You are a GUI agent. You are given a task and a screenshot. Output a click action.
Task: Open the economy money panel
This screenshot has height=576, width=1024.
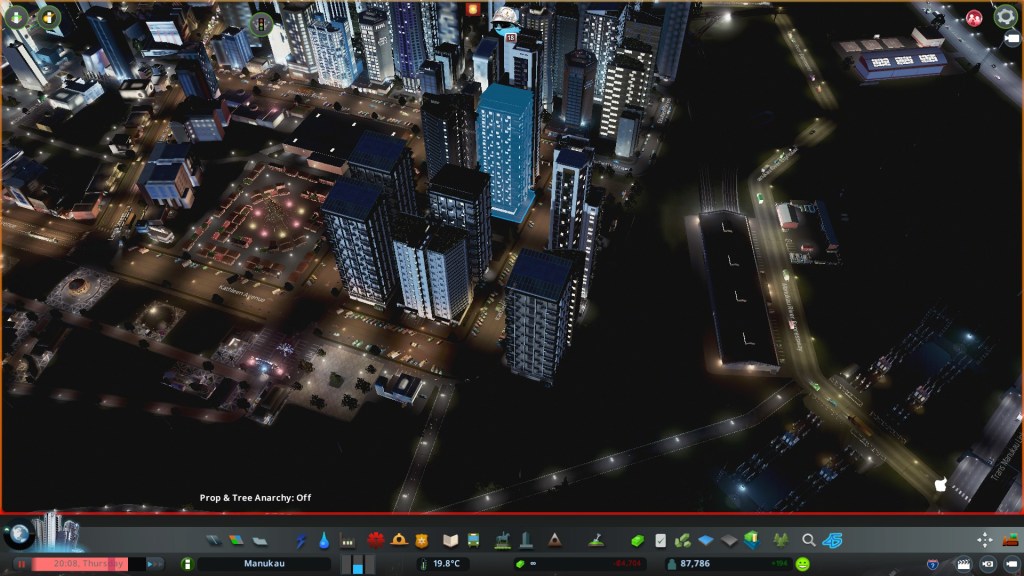638,541
